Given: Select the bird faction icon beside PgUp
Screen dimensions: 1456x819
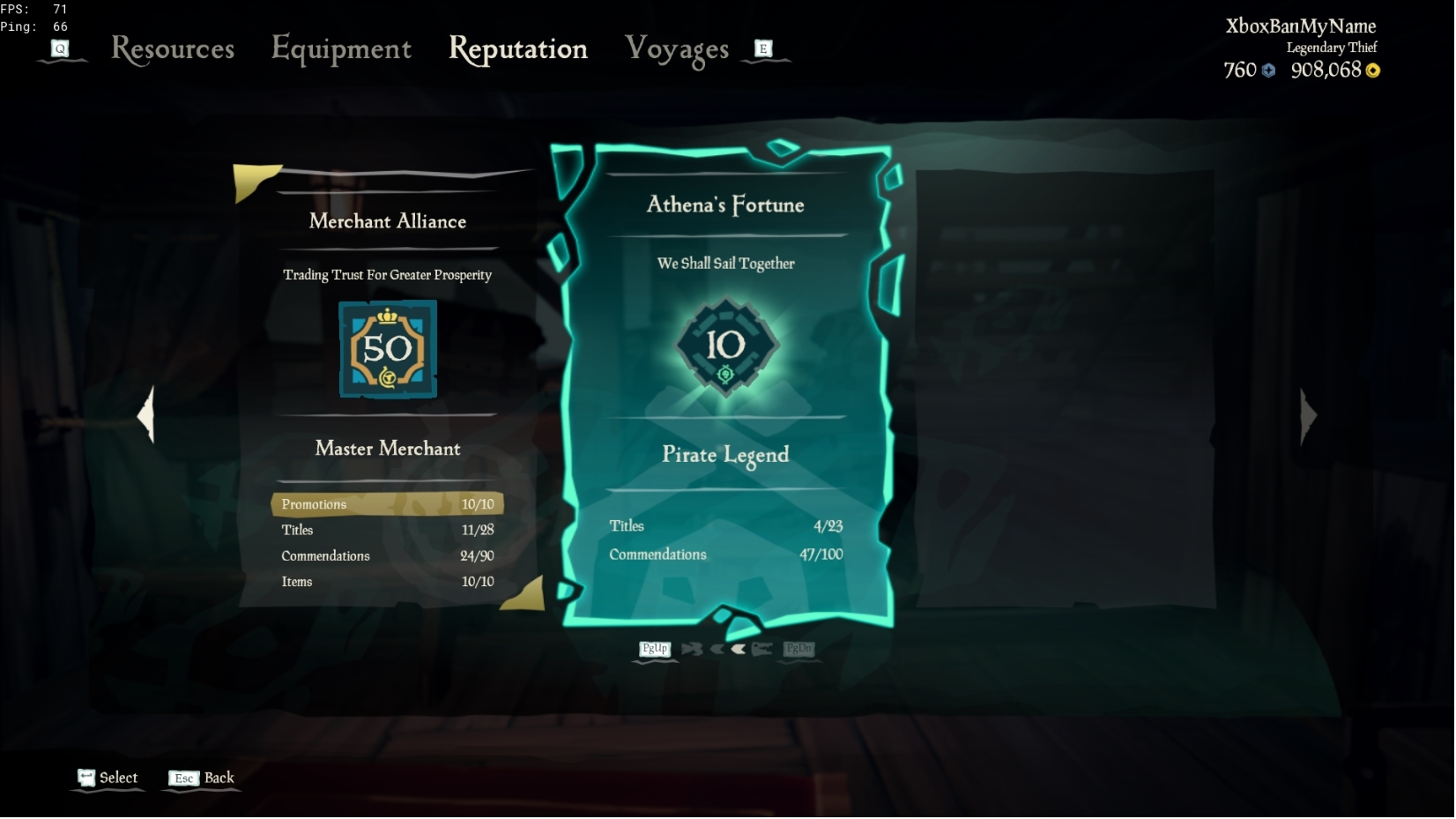Looking at the screenshot, I should point(693,648).
